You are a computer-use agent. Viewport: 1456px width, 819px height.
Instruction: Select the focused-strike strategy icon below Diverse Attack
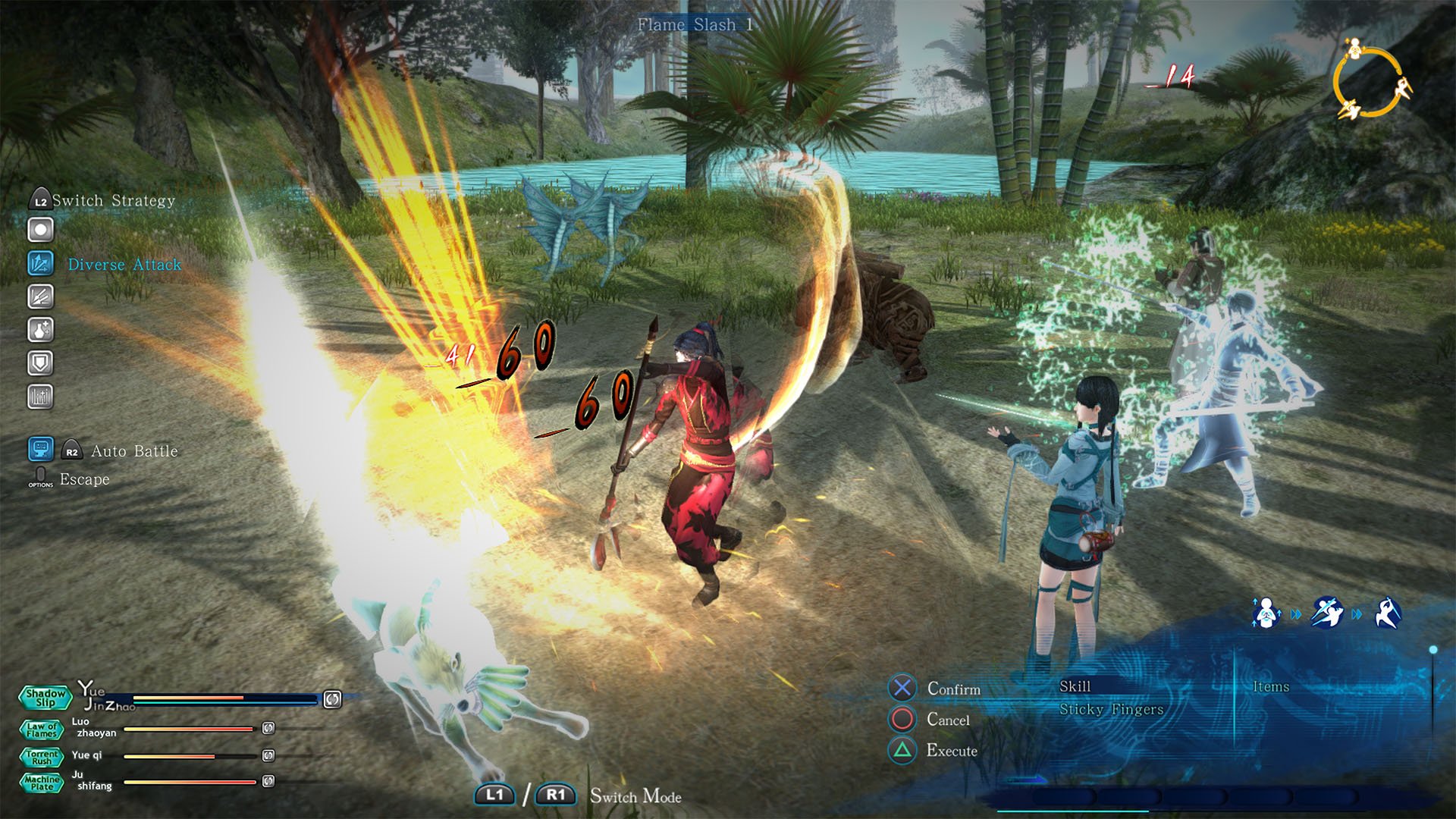pyautogui.click(x=40, y=297)
